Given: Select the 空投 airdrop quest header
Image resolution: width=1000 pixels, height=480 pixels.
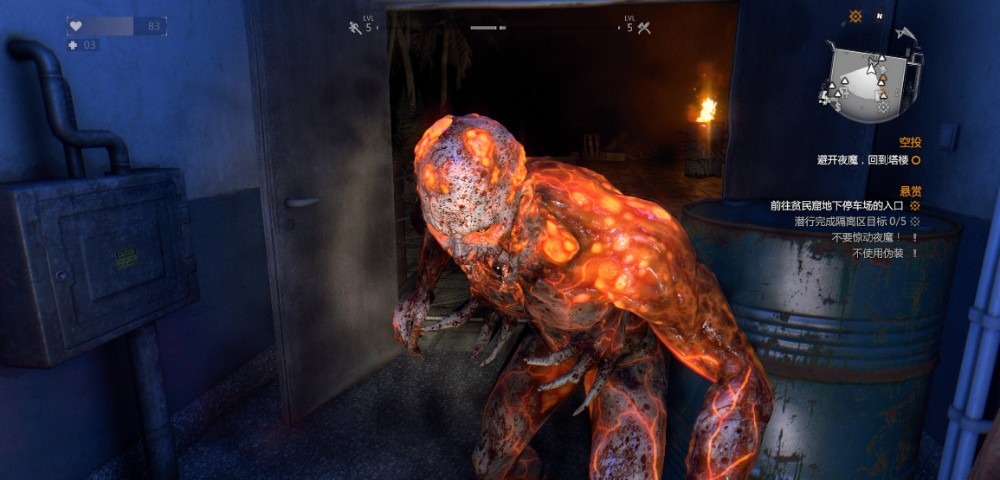Looking at the screenshot, I should pos(909,143).
